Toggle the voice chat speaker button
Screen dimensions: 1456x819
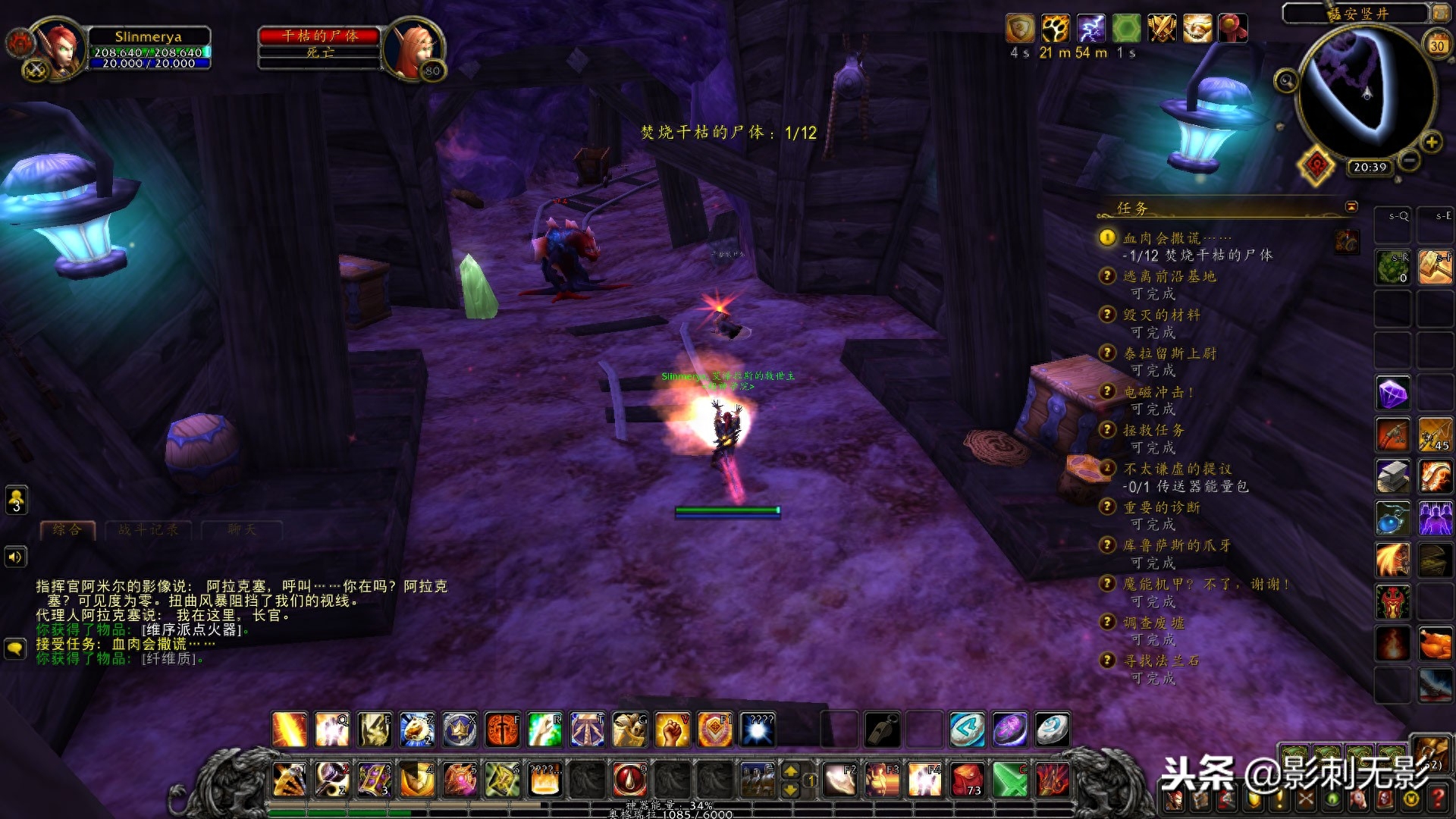point(16,557)
